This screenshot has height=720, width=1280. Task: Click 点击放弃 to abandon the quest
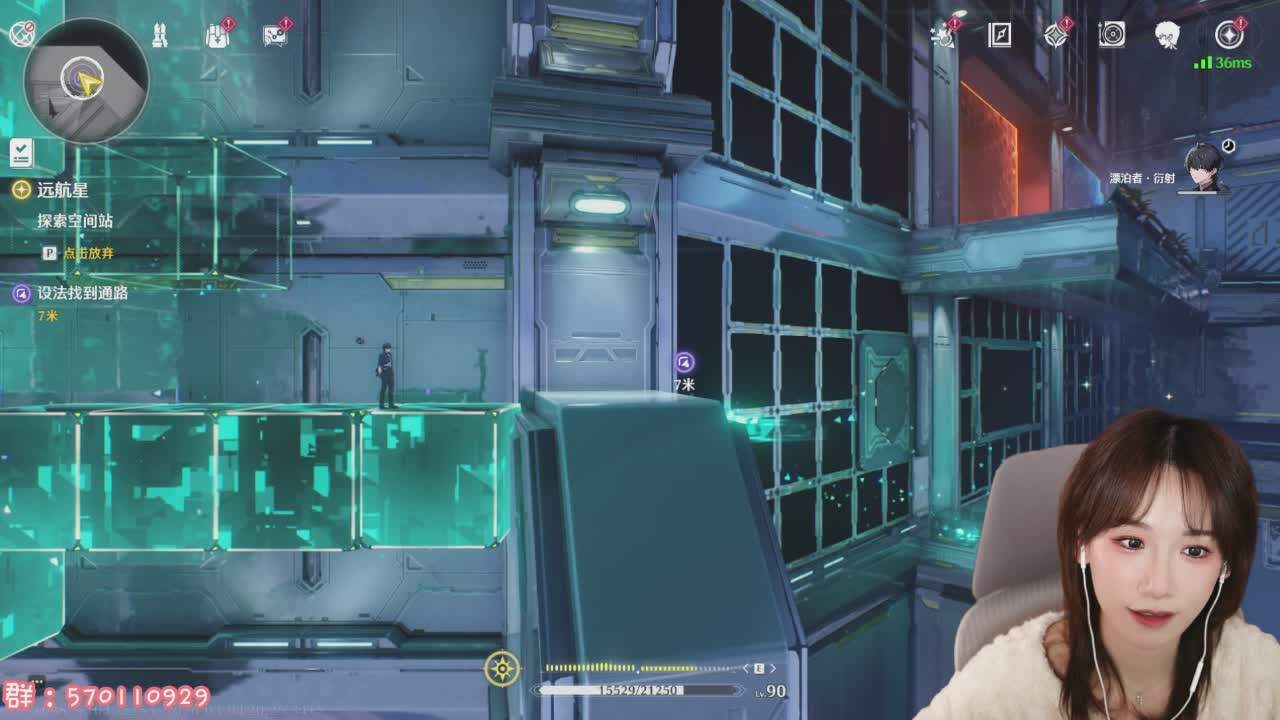tap(88, 253)
